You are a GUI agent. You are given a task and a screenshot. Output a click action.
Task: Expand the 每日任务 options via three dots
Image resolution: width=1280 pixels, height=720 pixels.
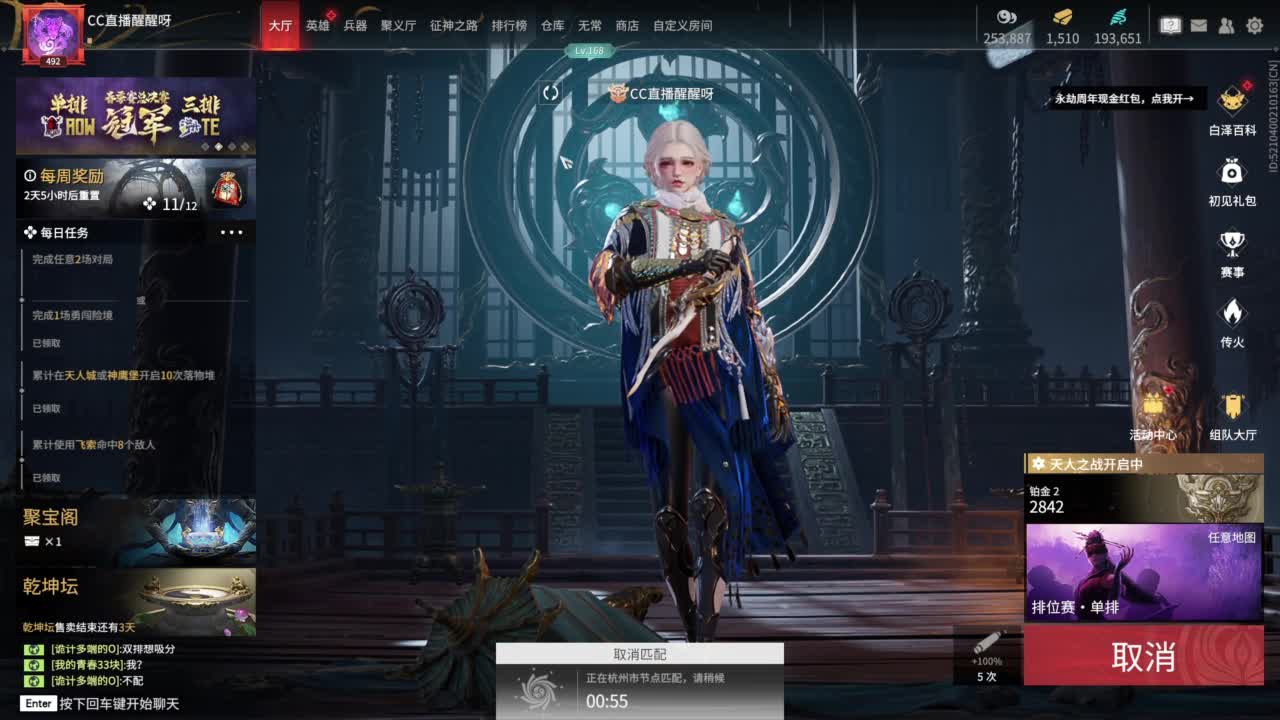point(233,232)
